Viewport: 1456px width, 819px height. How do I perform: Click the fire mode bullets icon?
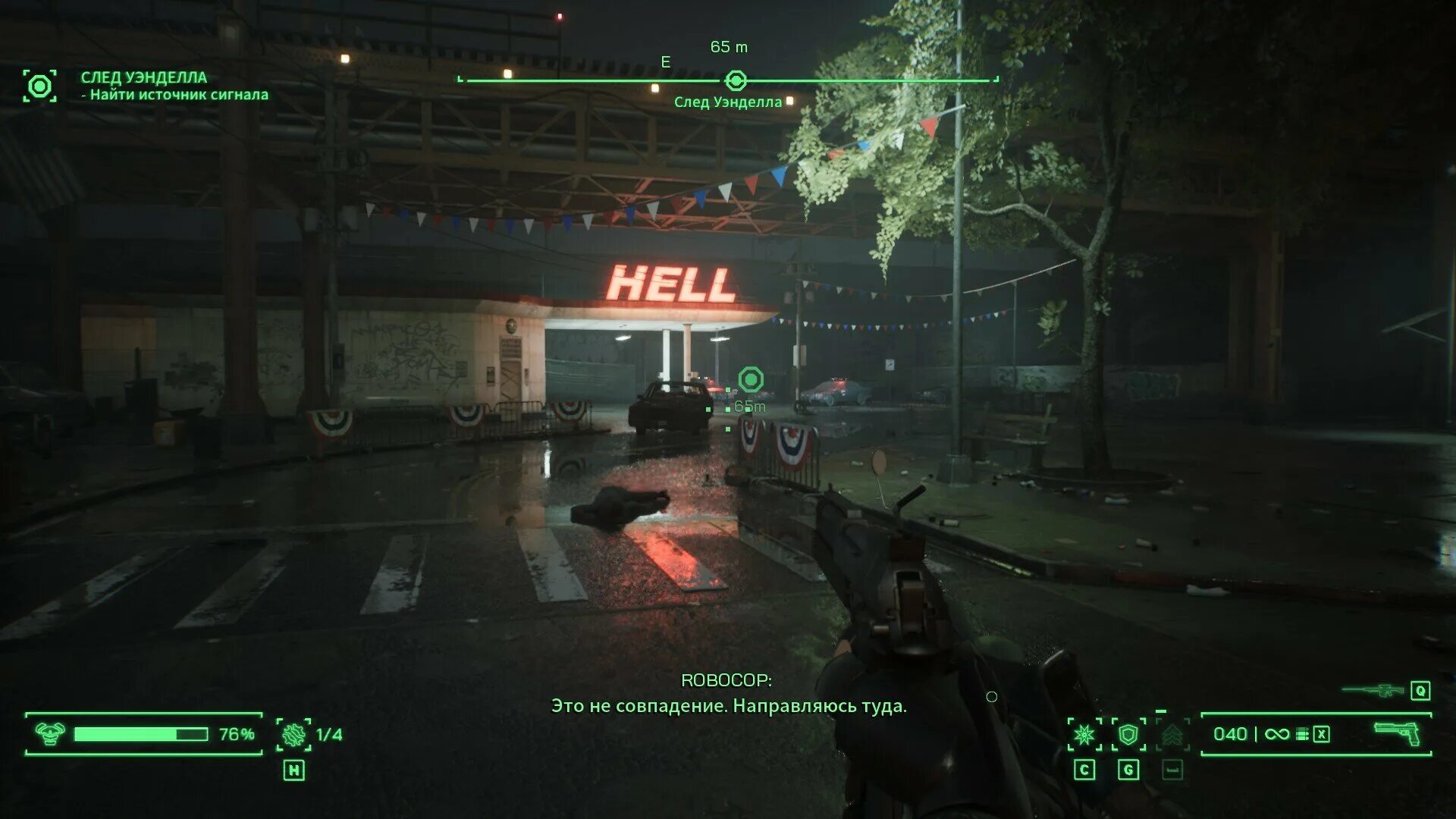[1302, 734]
